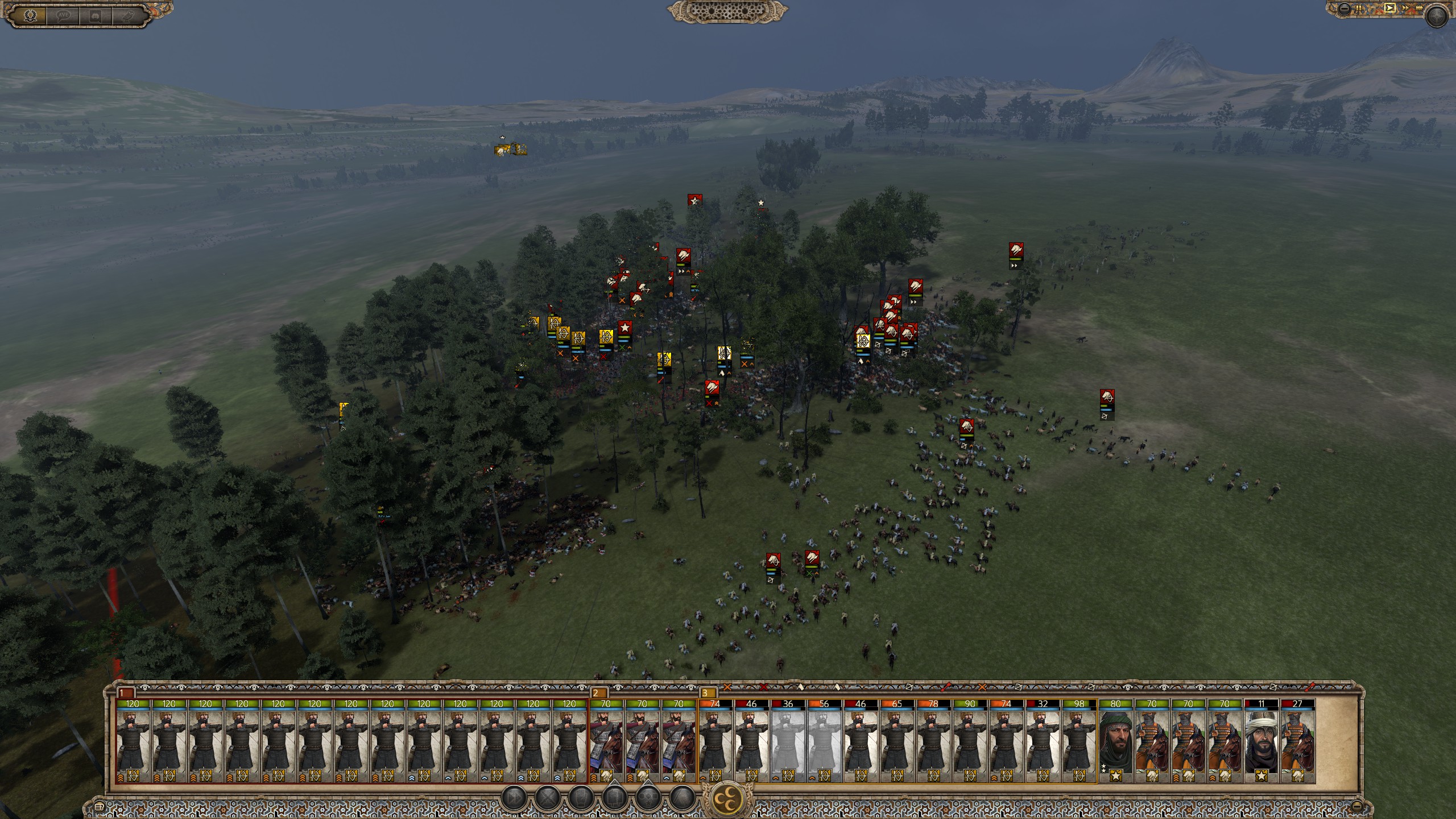Toggle the run double-arrow order button

coord(514,798)
